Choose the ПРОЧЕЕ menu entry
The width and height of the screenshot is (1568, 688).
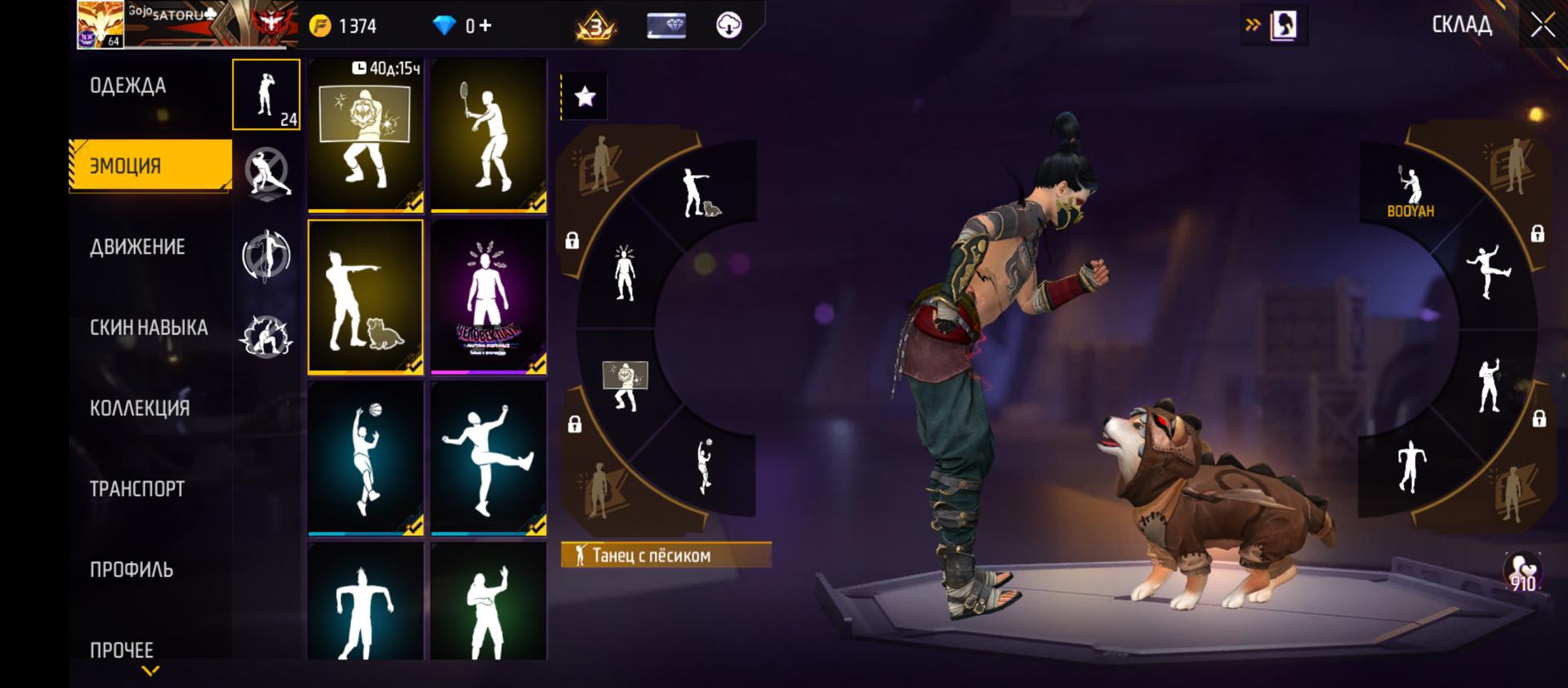122,650
